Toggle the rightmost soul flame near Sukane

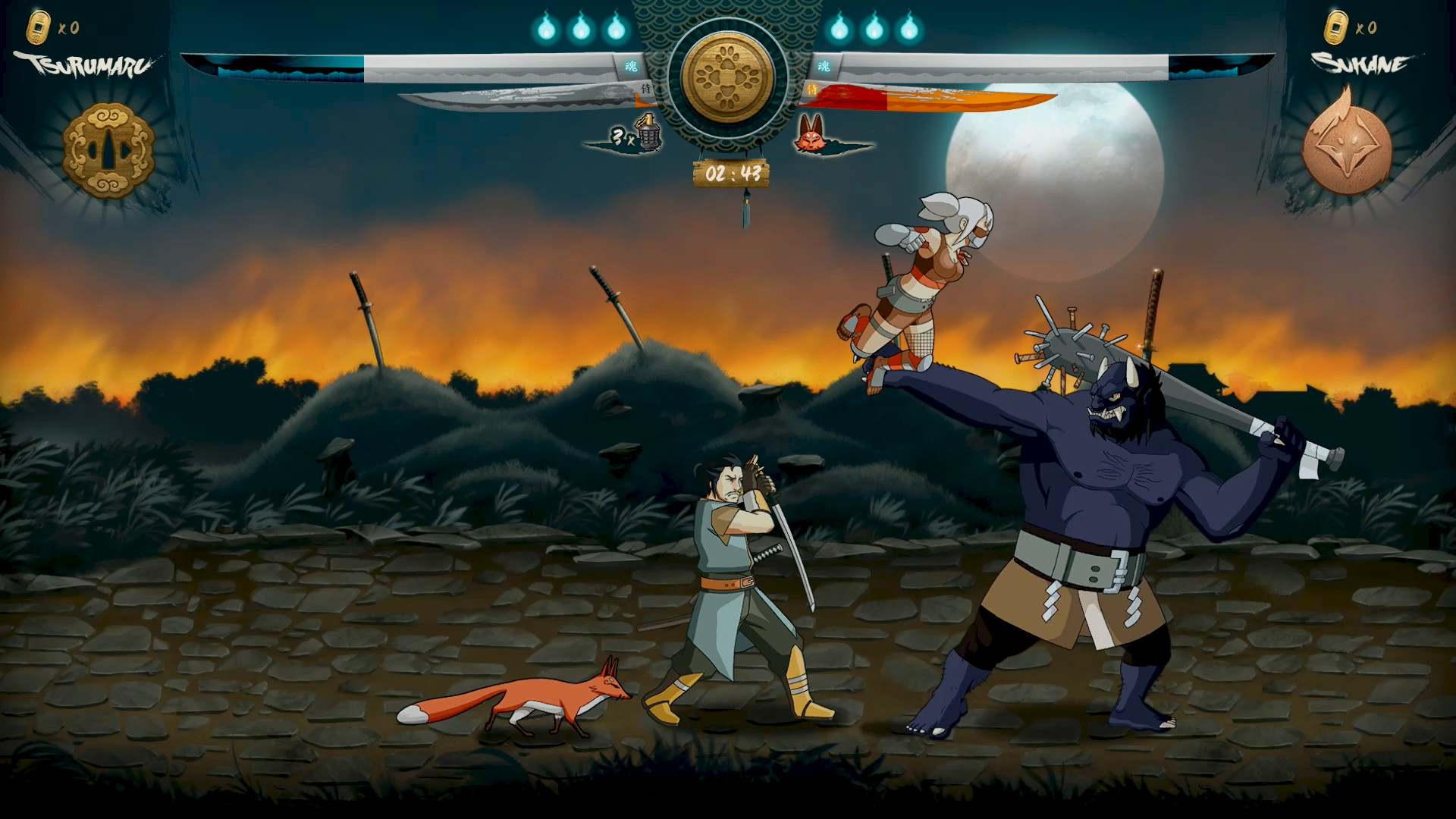pos(909,29)
